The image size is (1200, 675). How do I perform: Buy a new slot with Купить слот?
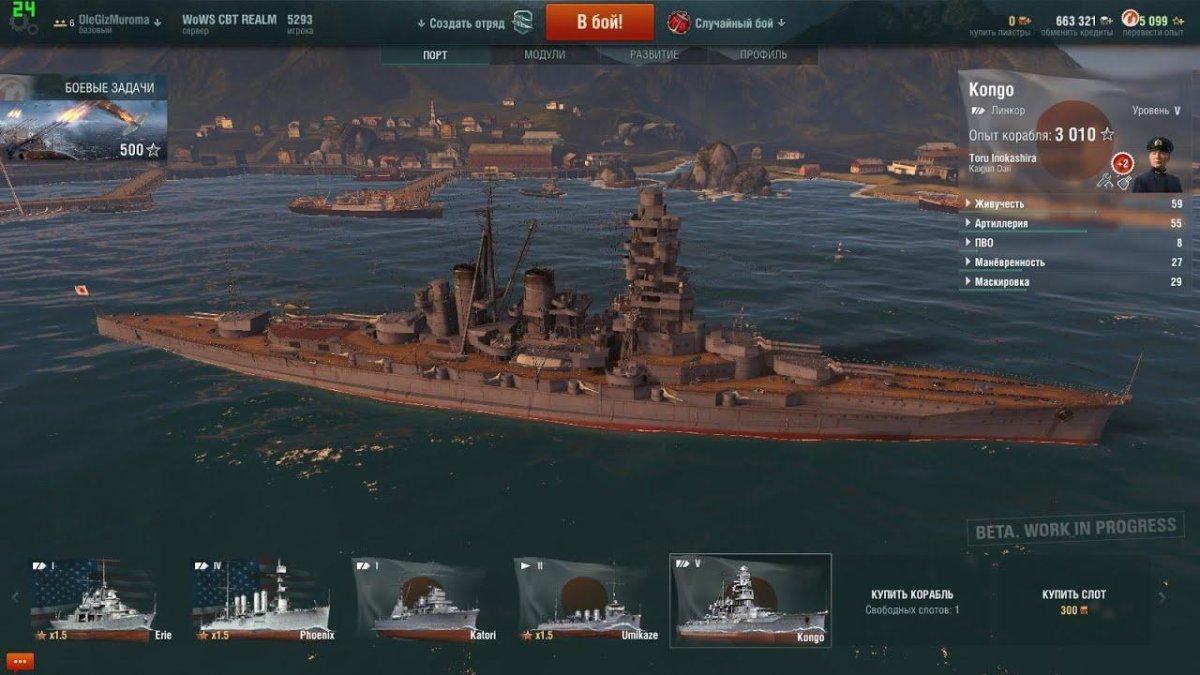point(1074,601)
